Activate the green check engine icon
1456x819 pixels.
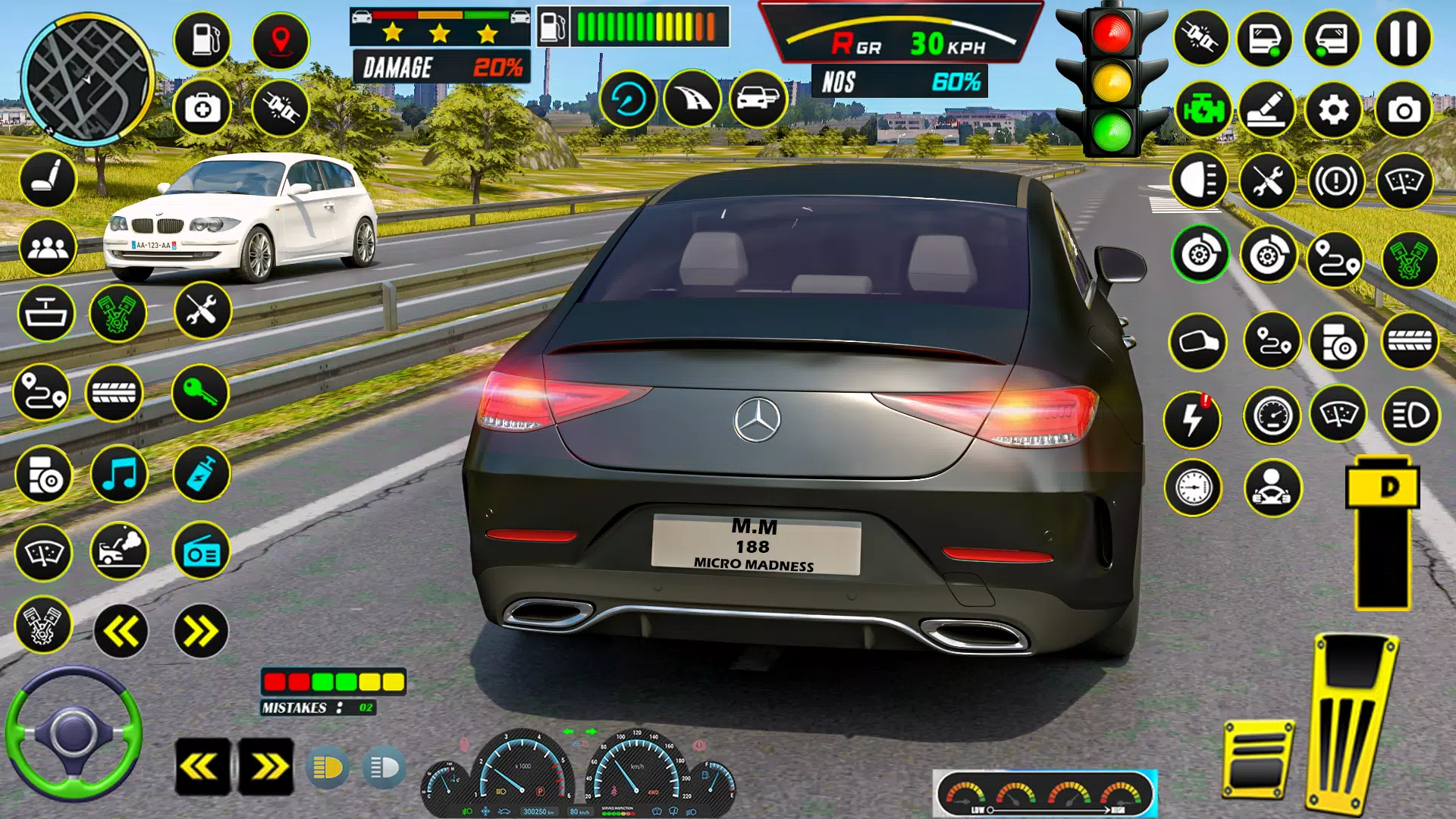1203,111
